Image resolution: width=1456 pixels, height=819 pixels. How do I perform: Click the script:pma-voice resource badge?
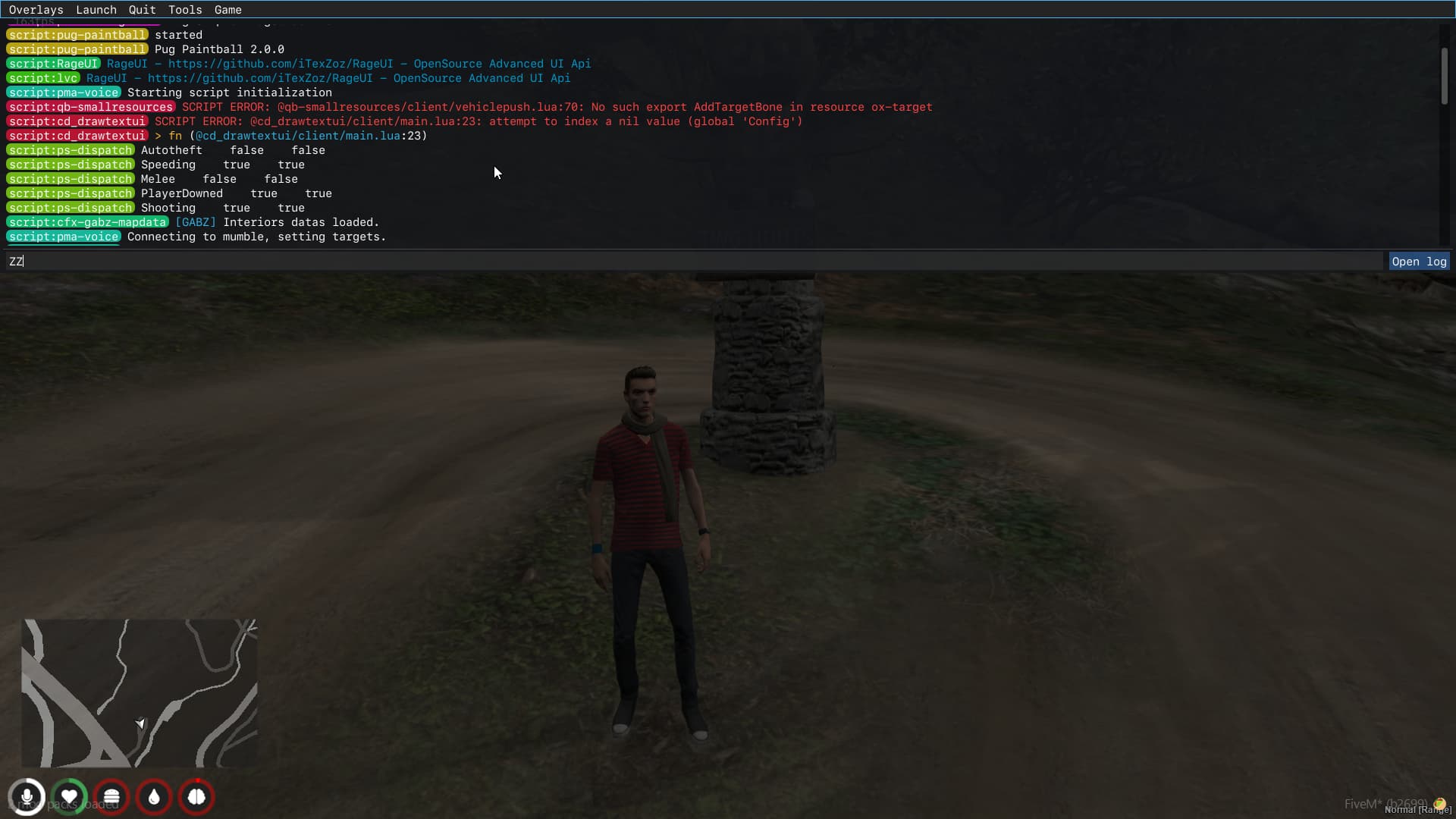pyautogui.click(x=63, y=92)
